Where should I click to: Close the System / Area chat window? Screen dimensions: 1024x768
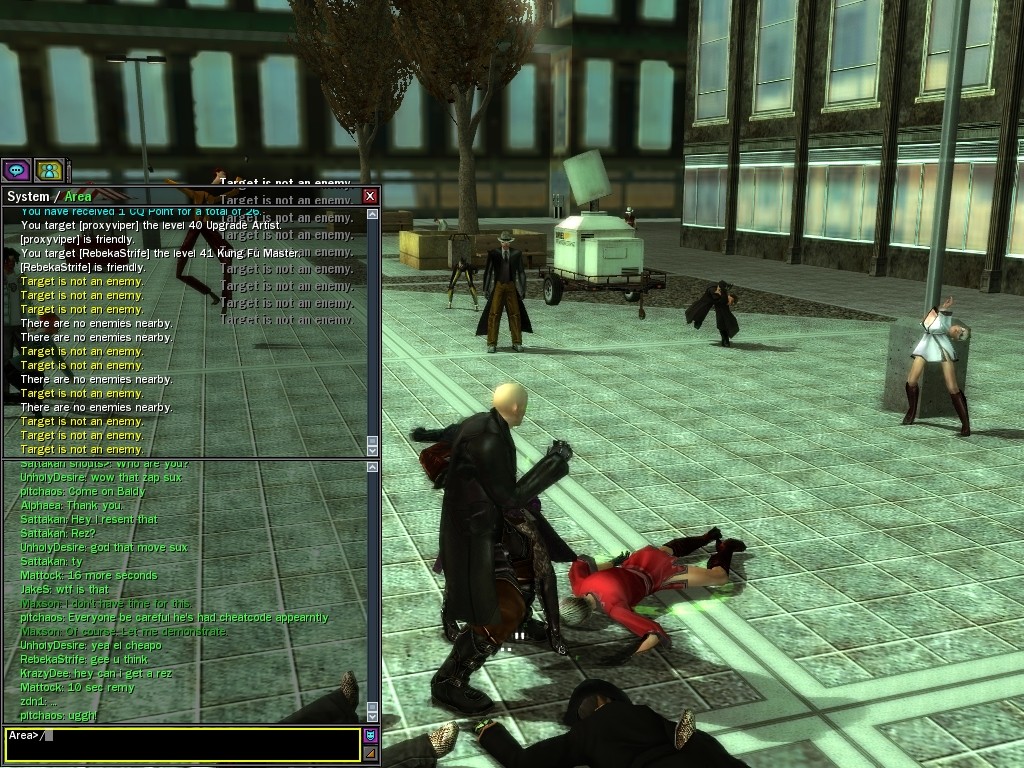[x=370, y=196]
